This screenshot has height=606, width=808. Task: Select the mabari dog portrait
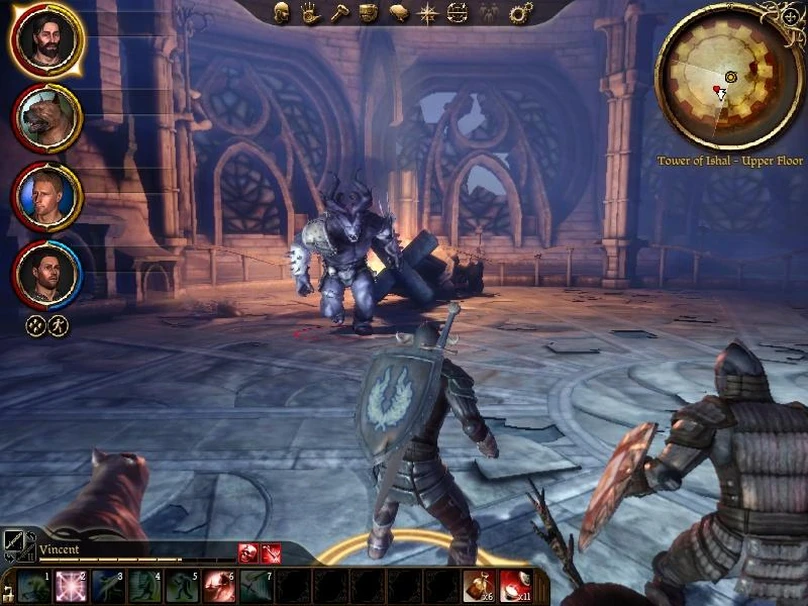[x=46, y=118]
